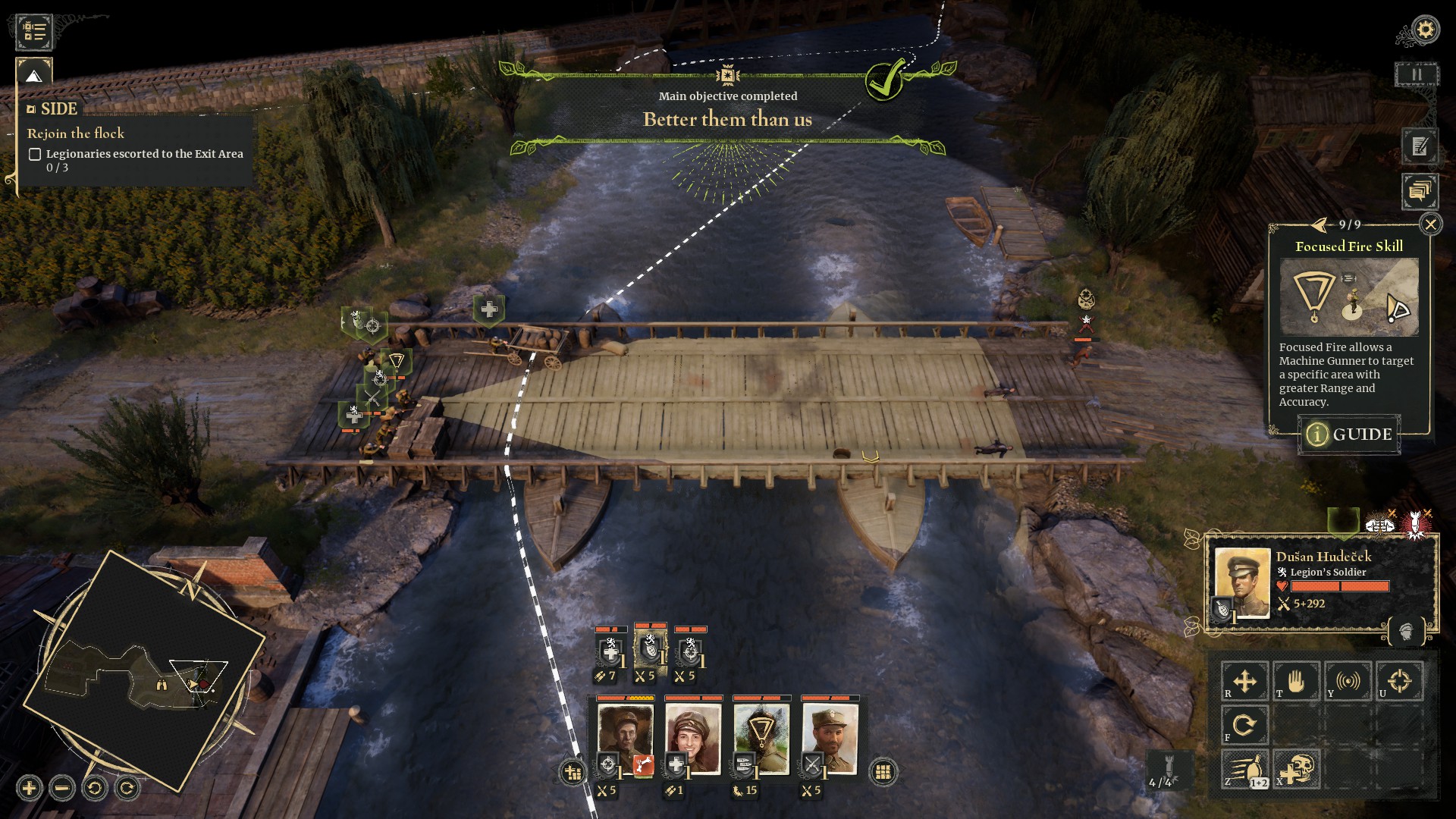Close the Focused Fire Skill tip
The width and height of the screenshot is (1456, 819).
pyautogui.click(x=1430, y=224)
